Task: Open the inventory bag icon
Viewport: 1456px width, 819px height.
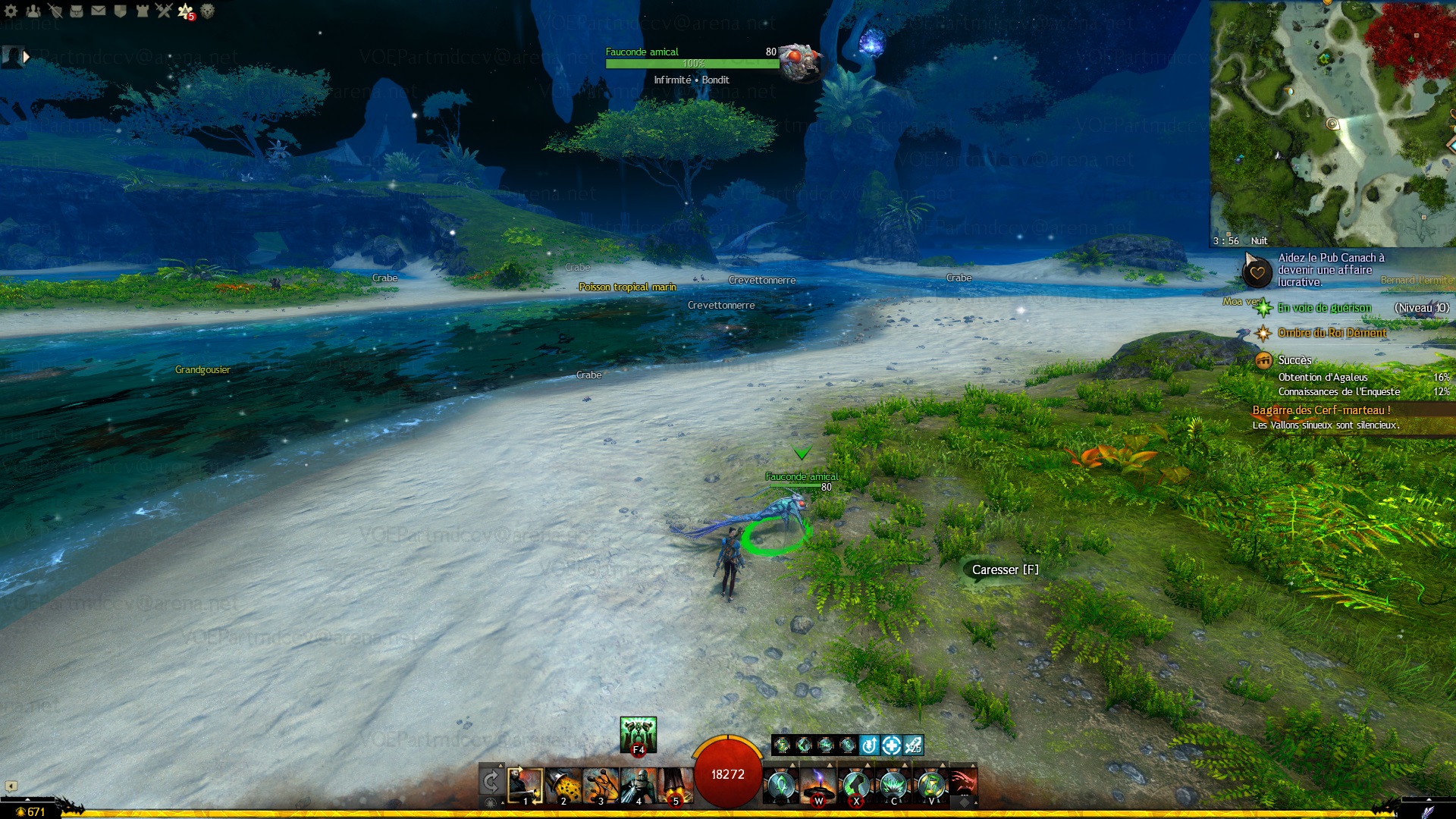Action: 77,11
